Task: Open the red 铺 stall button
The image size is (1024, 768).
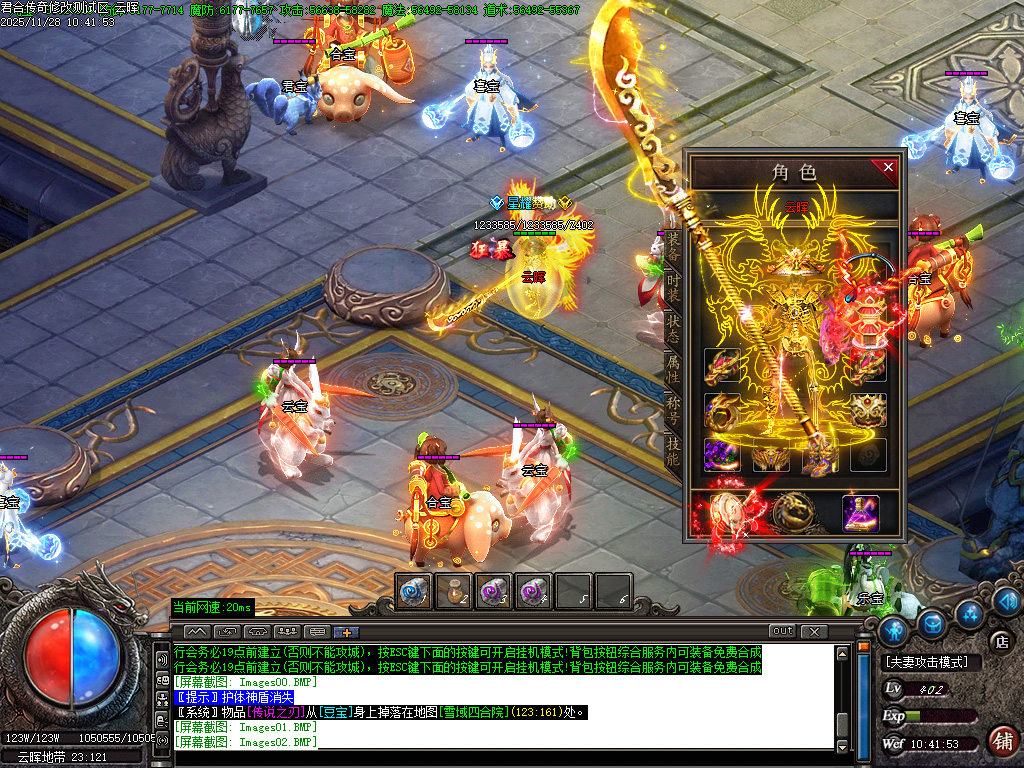Action: tap(1001, 740)
